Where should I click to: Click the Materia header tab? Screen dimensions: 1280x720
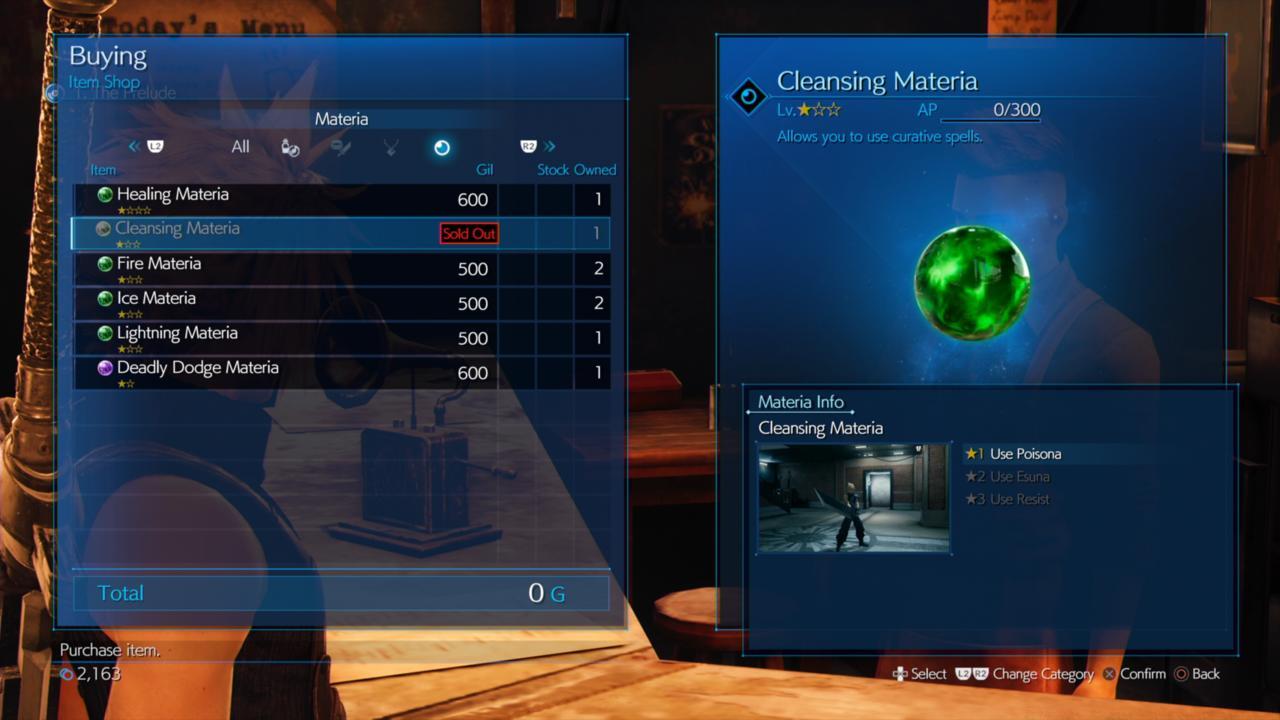tap(341, 118)
